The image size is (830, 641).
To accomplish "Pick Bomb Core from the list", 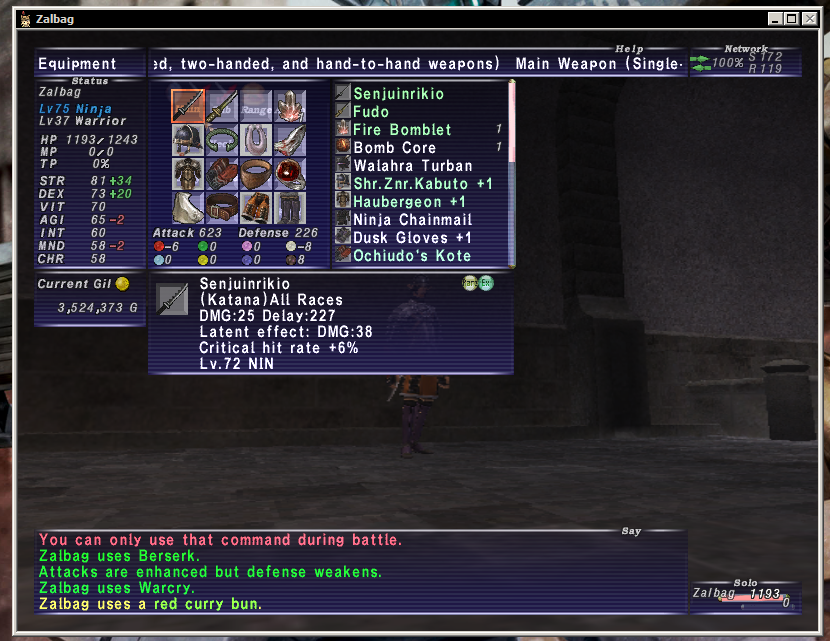I will tap(394, 147).
